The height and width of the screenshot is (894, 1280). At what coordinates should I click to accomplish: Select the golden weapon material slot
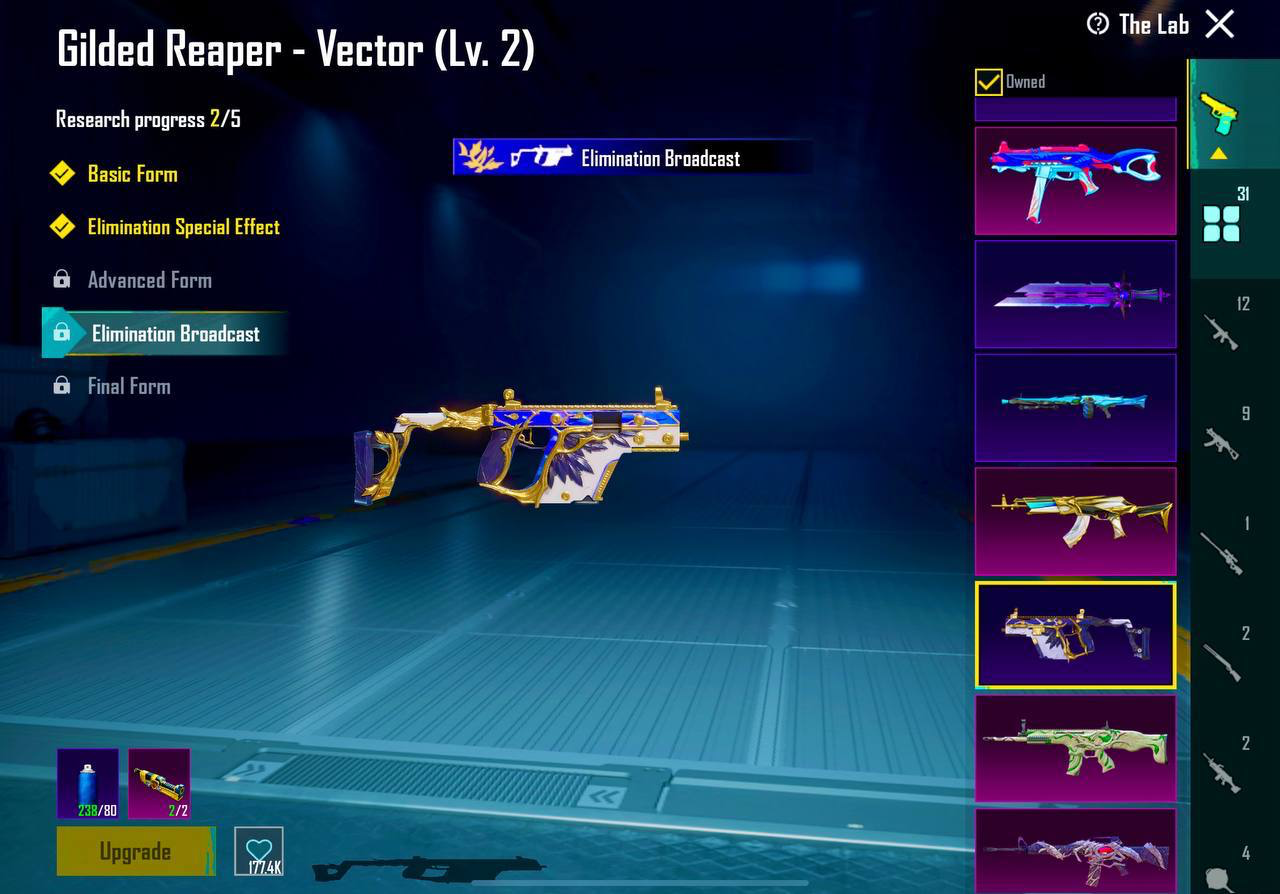[159, 783]
